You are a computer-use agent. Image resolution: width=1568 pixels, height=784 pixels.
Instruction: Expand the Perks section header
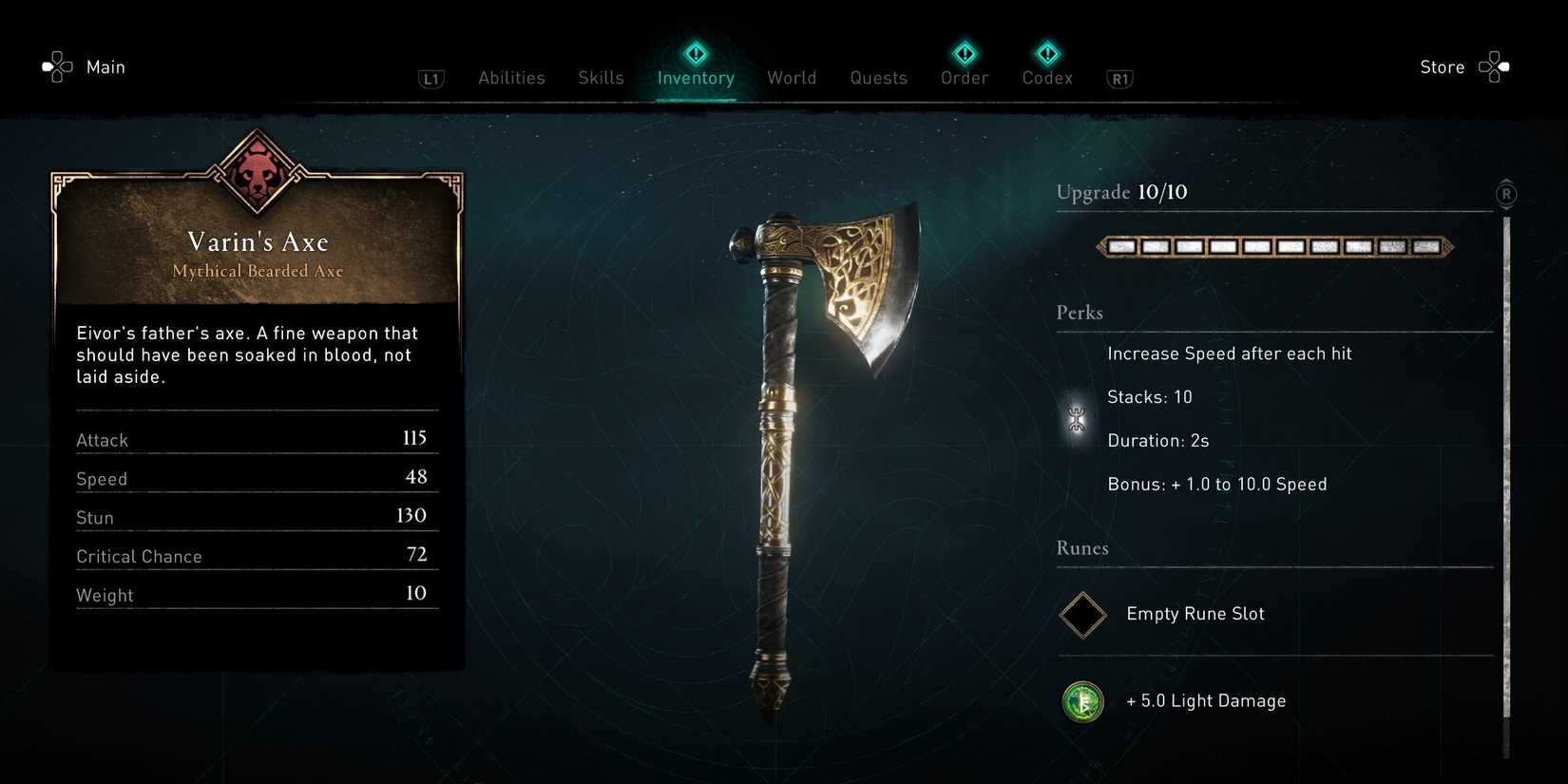pos(1079,313)
